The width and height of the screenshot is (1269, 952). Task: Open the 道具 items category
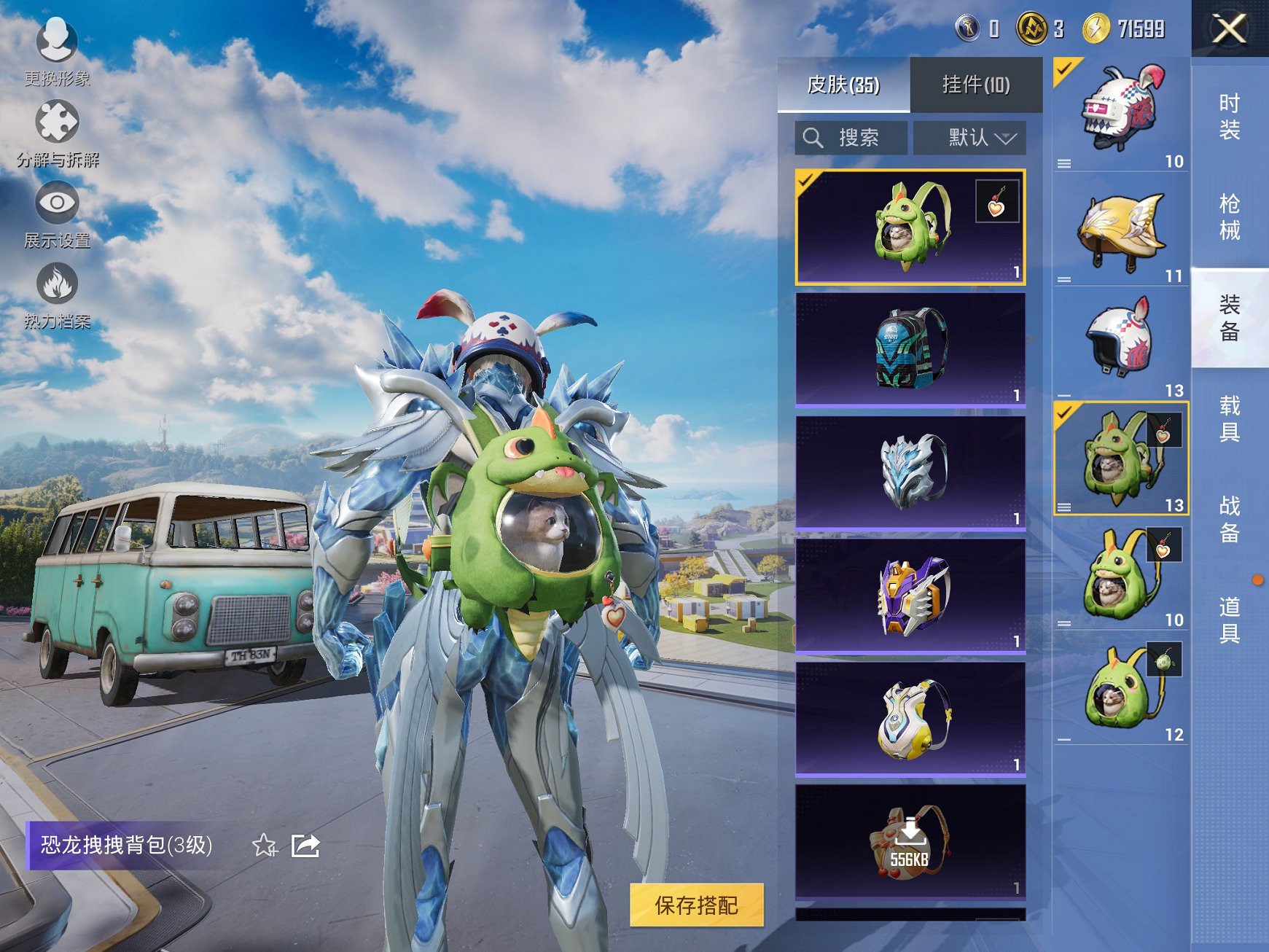click(1230, 620)
